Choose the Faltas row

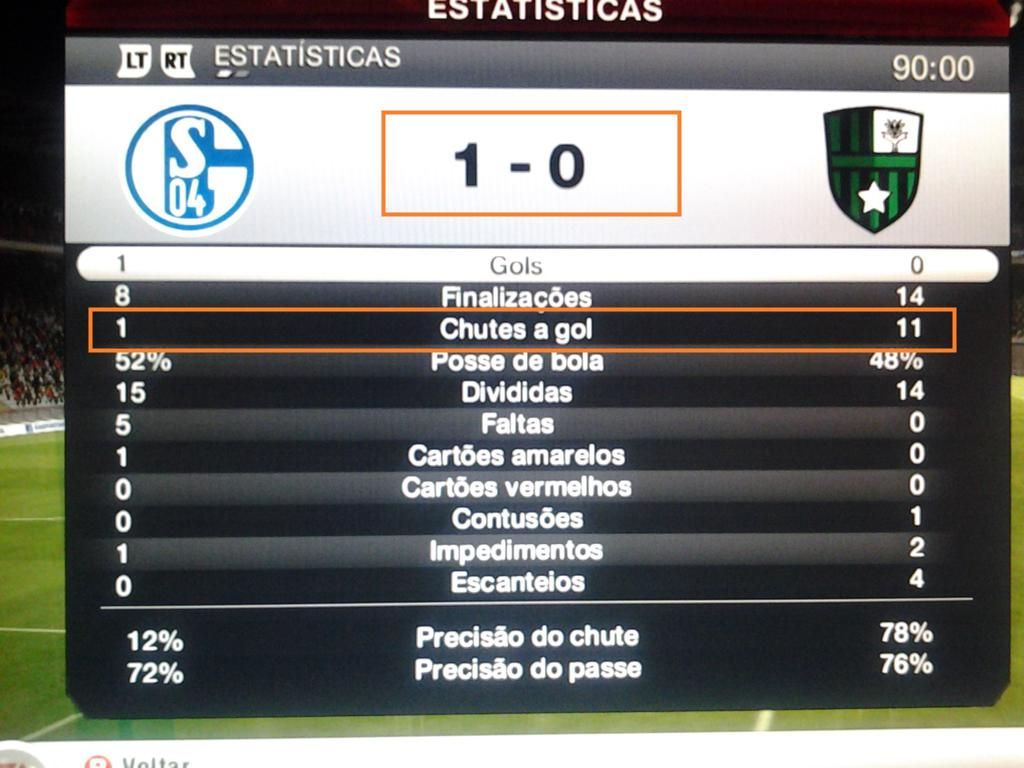pyautogui.click(x=517, y=424)
